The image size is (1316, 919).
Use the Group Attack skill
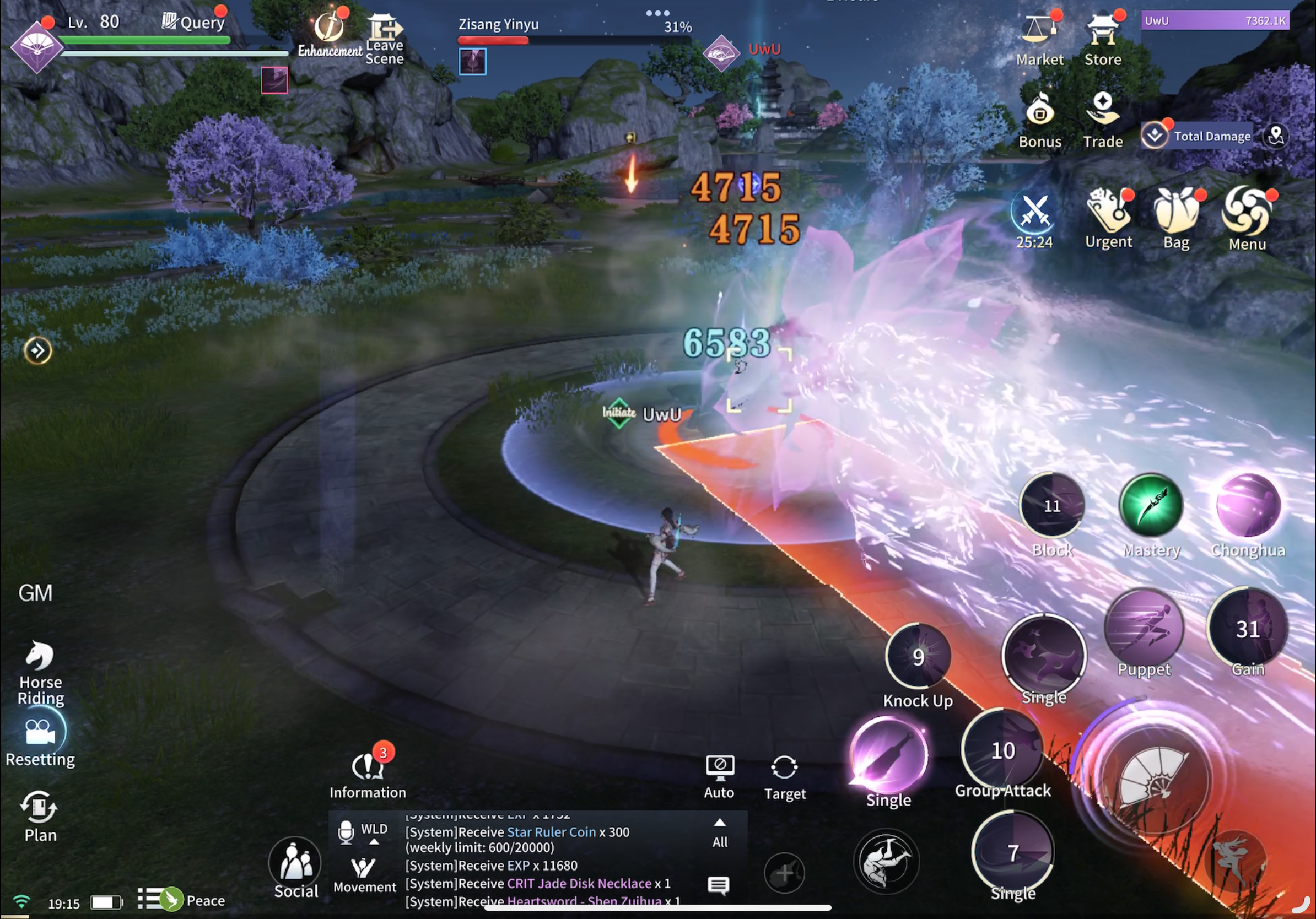1002,750
